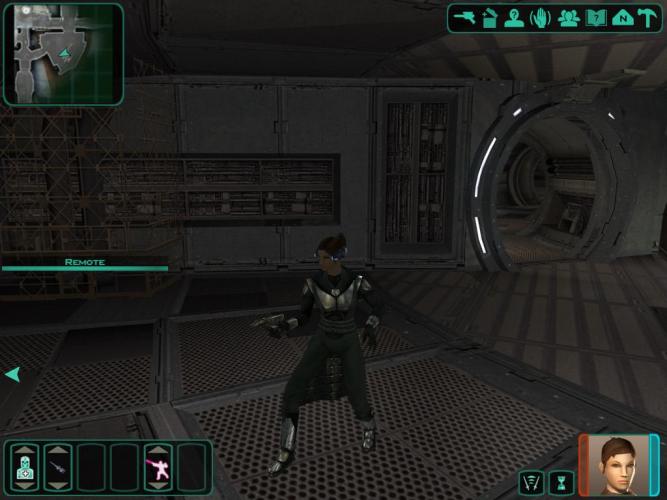667x500 pixels.
Task: Open the journal book icon
Action: click(x=596, y=17)
